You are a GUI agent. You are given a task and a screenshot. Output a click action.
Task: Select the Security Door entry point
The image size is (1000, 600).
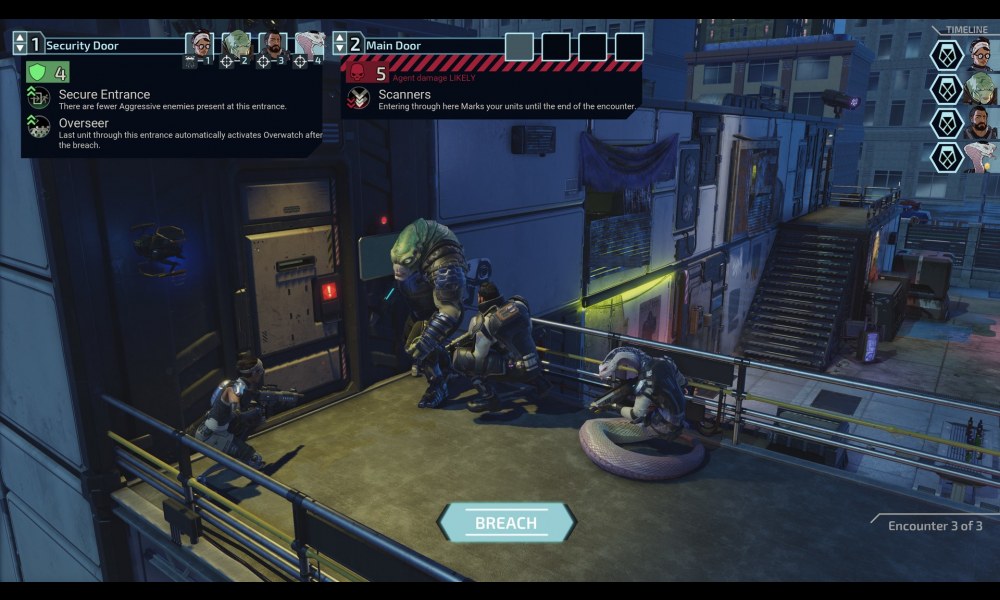tap(83, 45)
